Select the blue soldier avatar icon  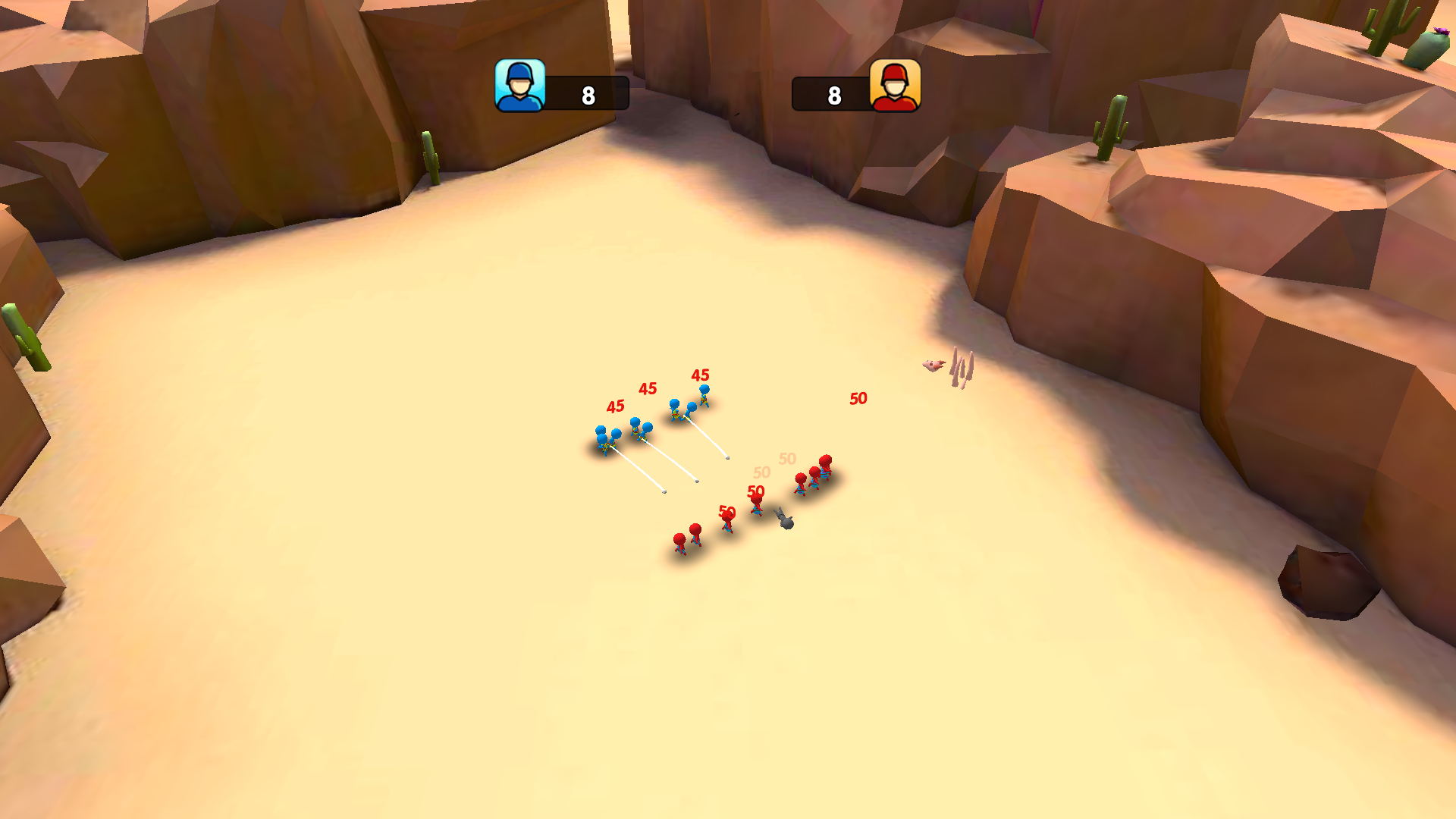520,87
